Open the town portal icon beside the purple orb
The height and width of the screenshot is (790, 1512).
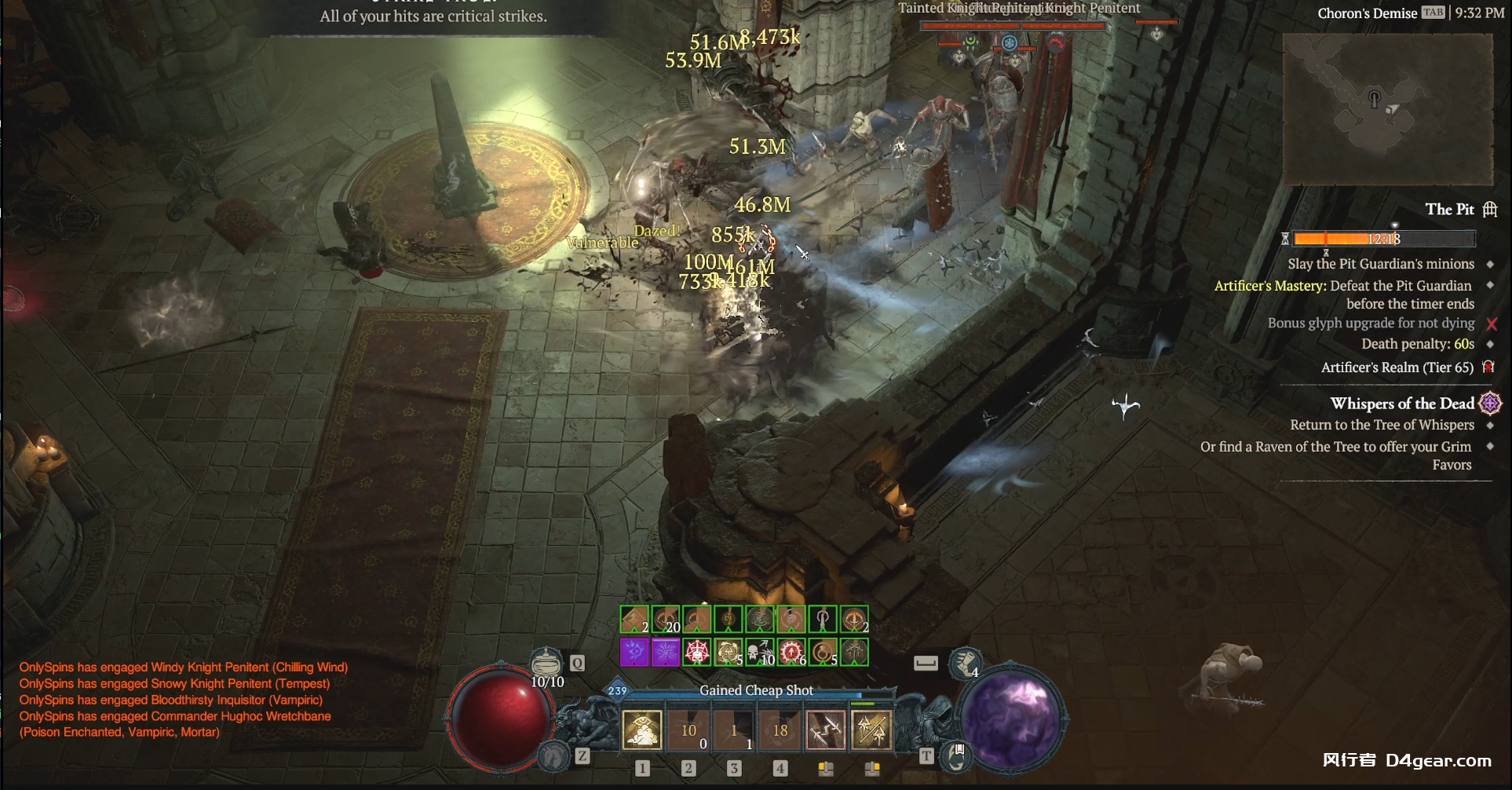pos(957,756)
